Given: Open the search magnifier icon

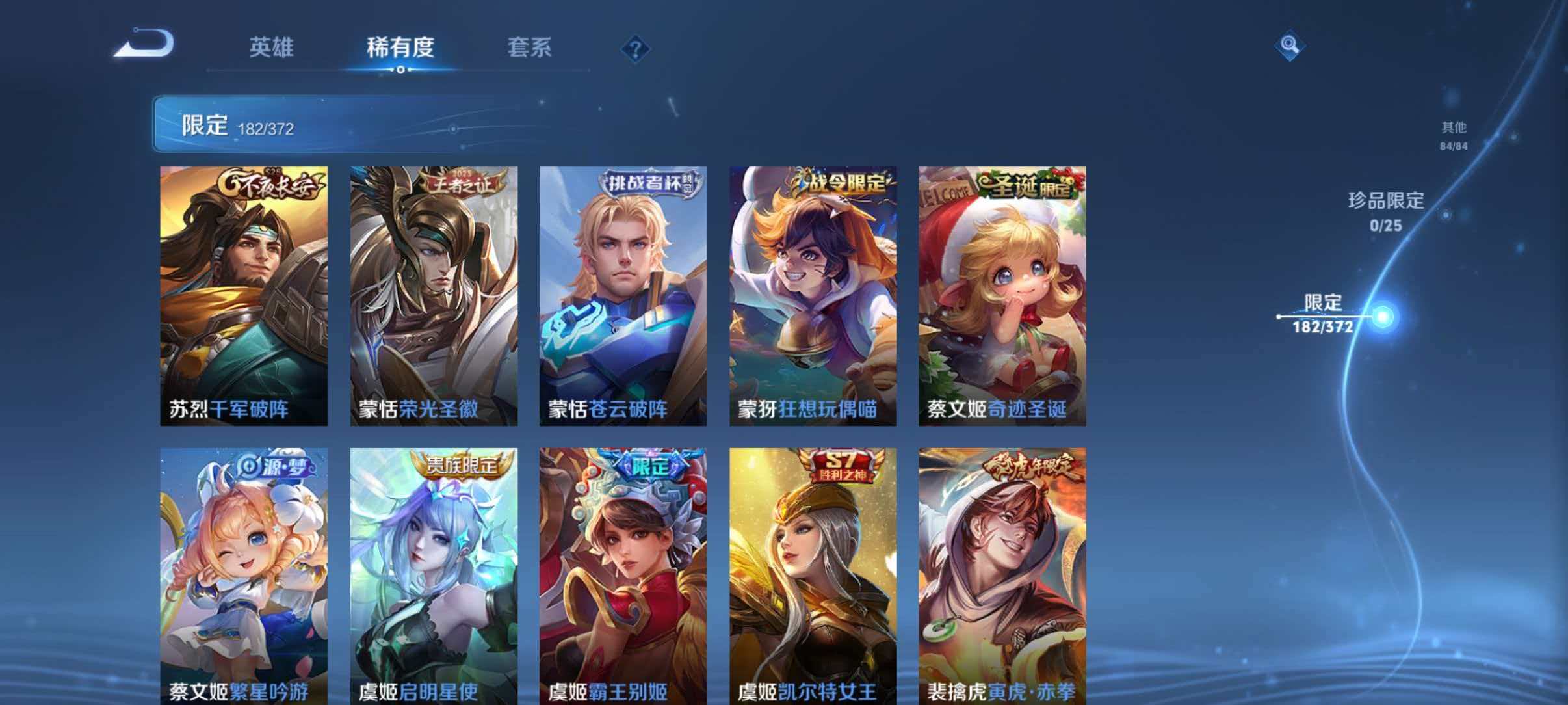Looking at the screenshot, I should pyautogui.click(x=1291, y=44).
